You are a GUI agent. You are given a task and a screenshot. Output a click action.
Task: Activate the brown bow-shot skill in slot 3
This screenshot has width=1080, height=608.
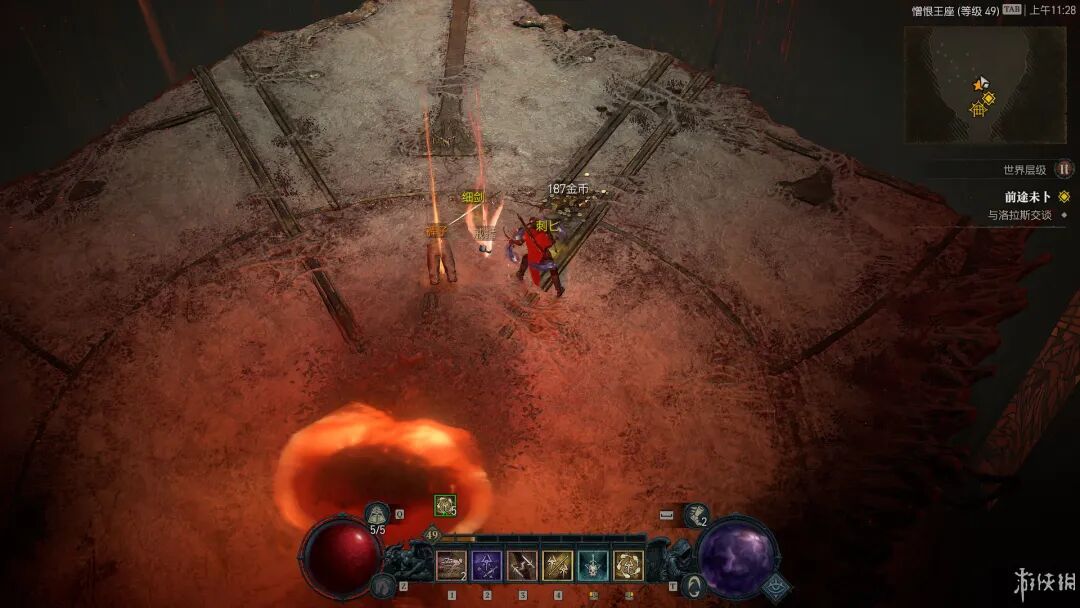pos(522,566)
